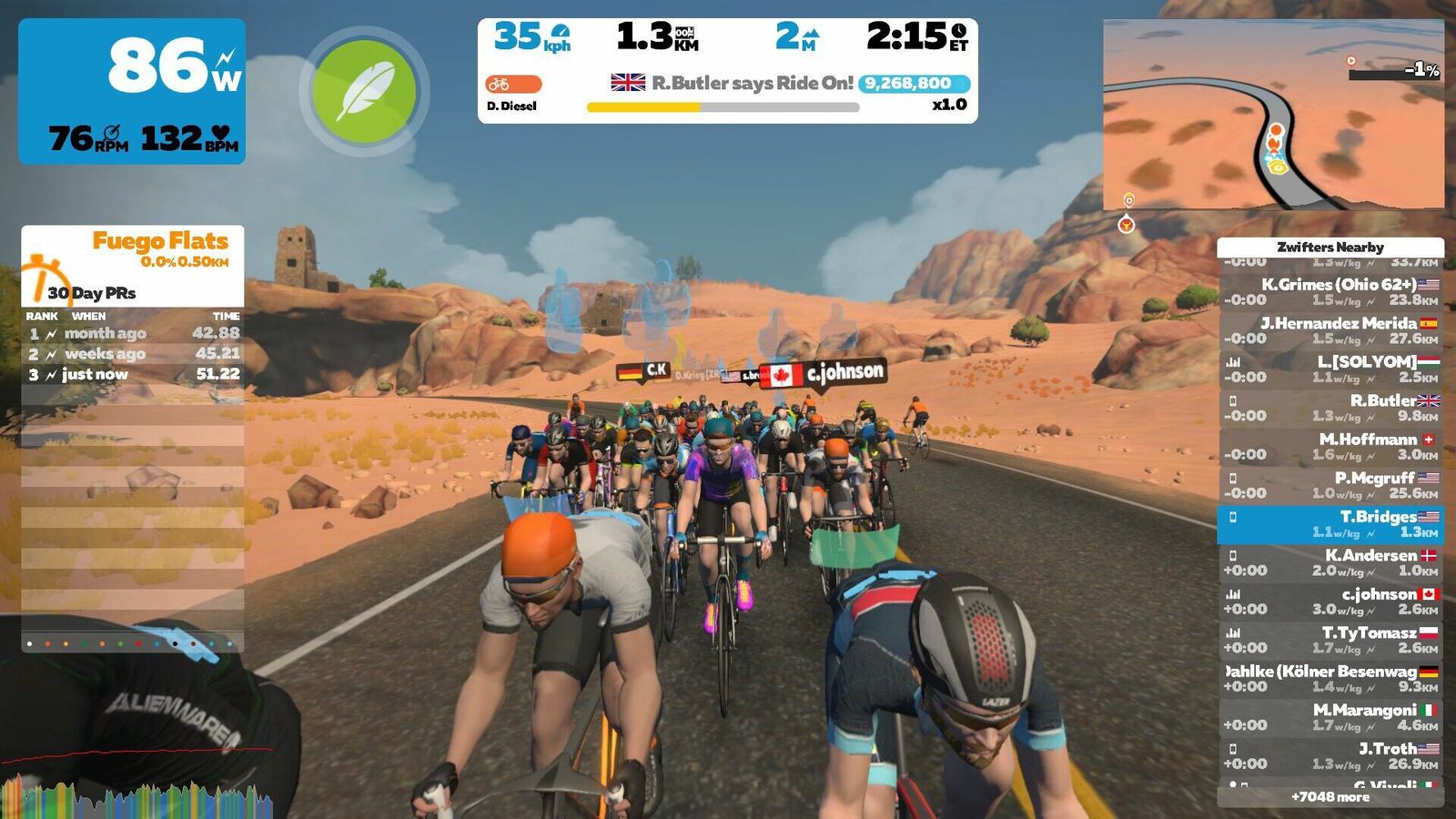
Task: Open the minimap view
Action: tap(1273, 116)
